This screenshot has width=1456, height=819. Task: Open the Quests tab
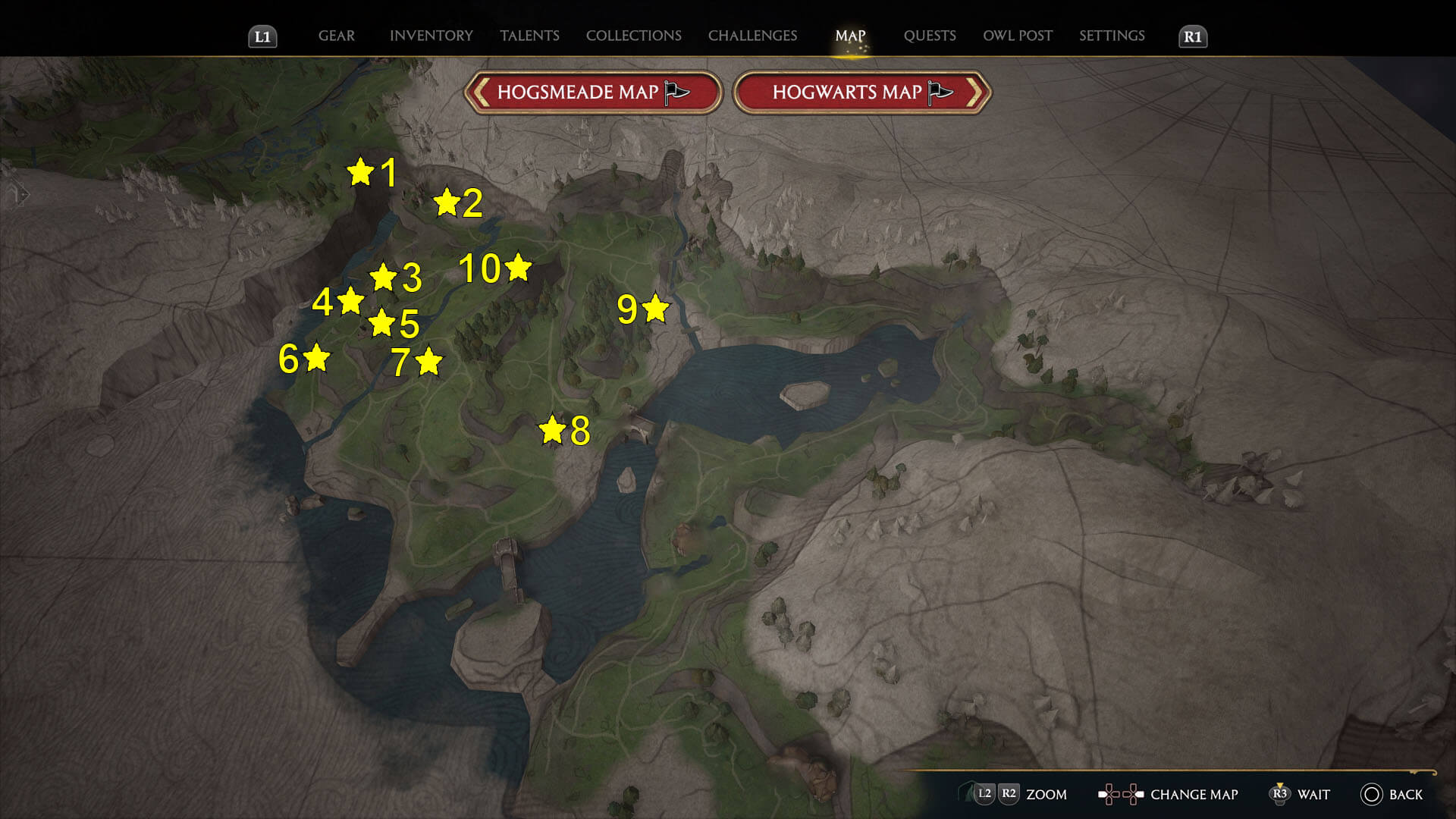930,36
